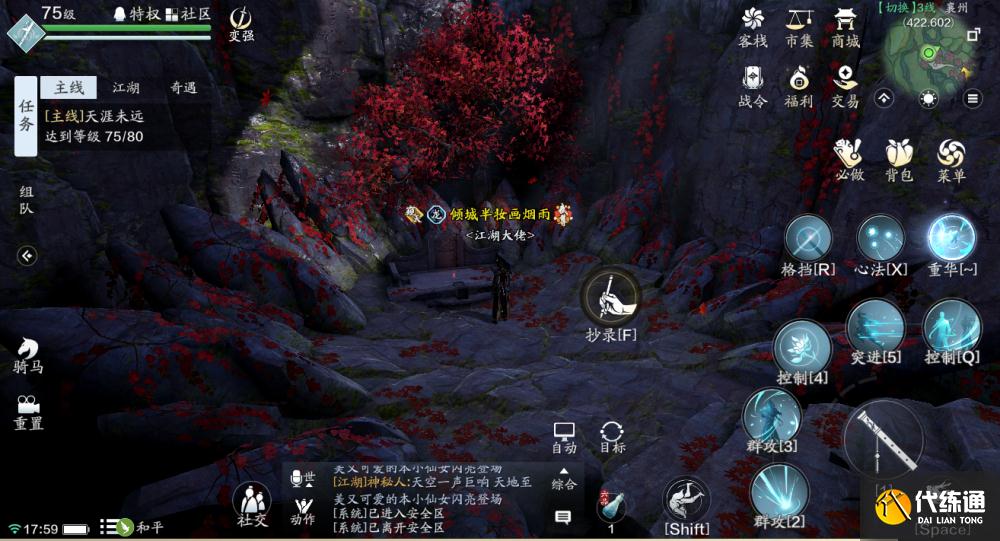Toggle the 自动 auto-combat button
Image resolution: width=1000 pixels, height=541 pixels.
coord(564,434)
